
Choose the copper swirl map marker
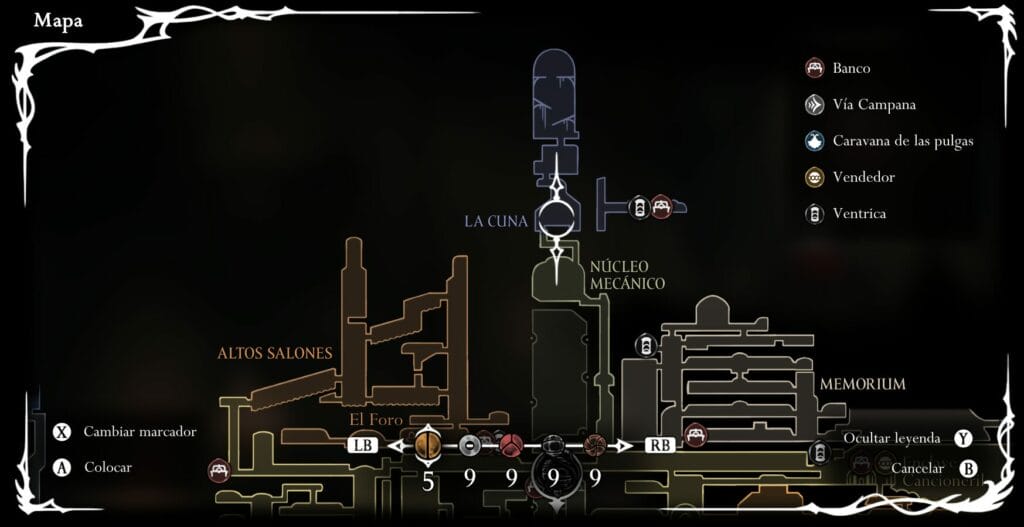(594, 444)
